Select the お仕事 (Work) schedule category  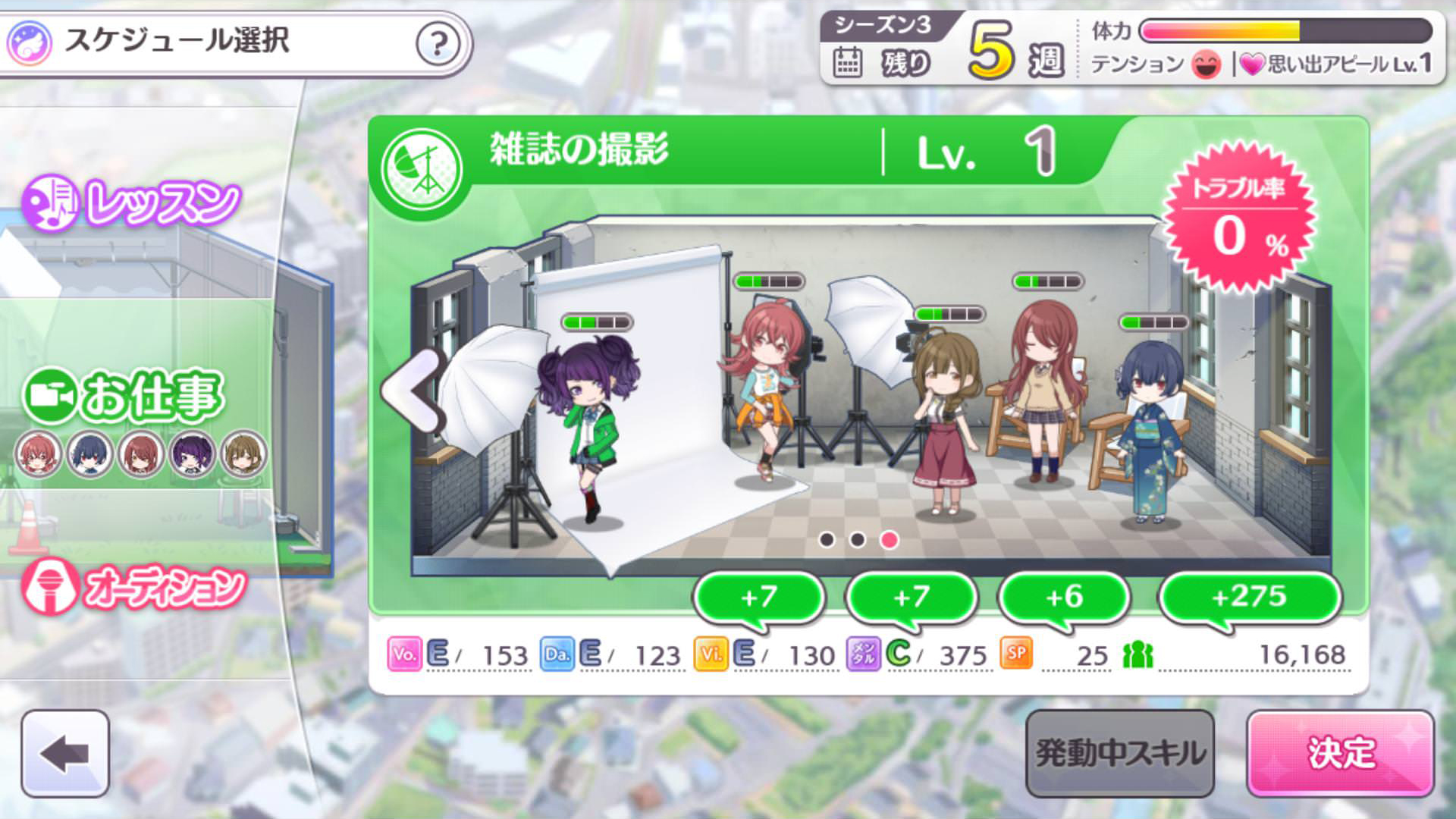[x=125, y=396]
